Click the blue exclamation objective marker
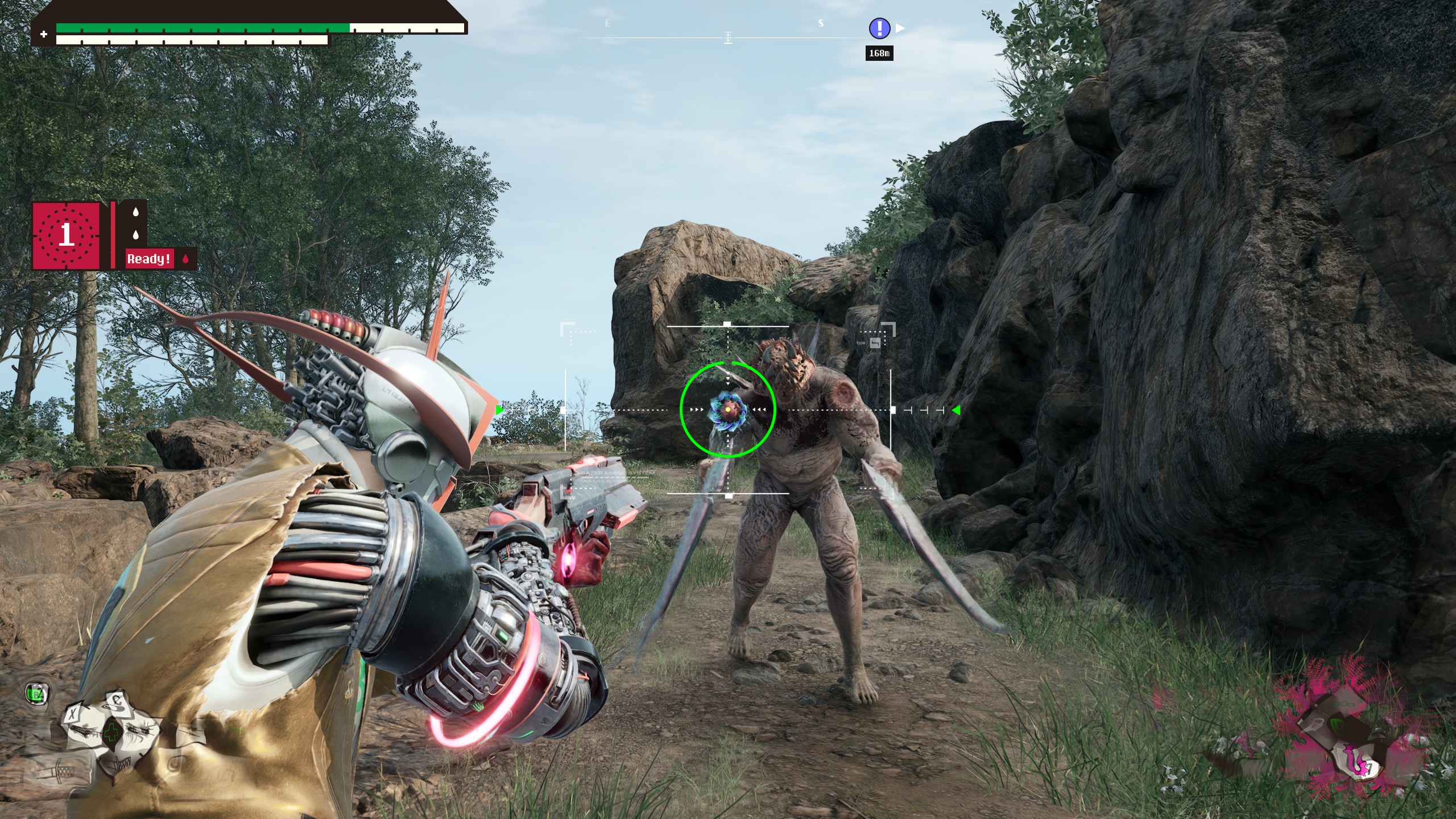The image size is (1456, 819). (x=879, y=28)
